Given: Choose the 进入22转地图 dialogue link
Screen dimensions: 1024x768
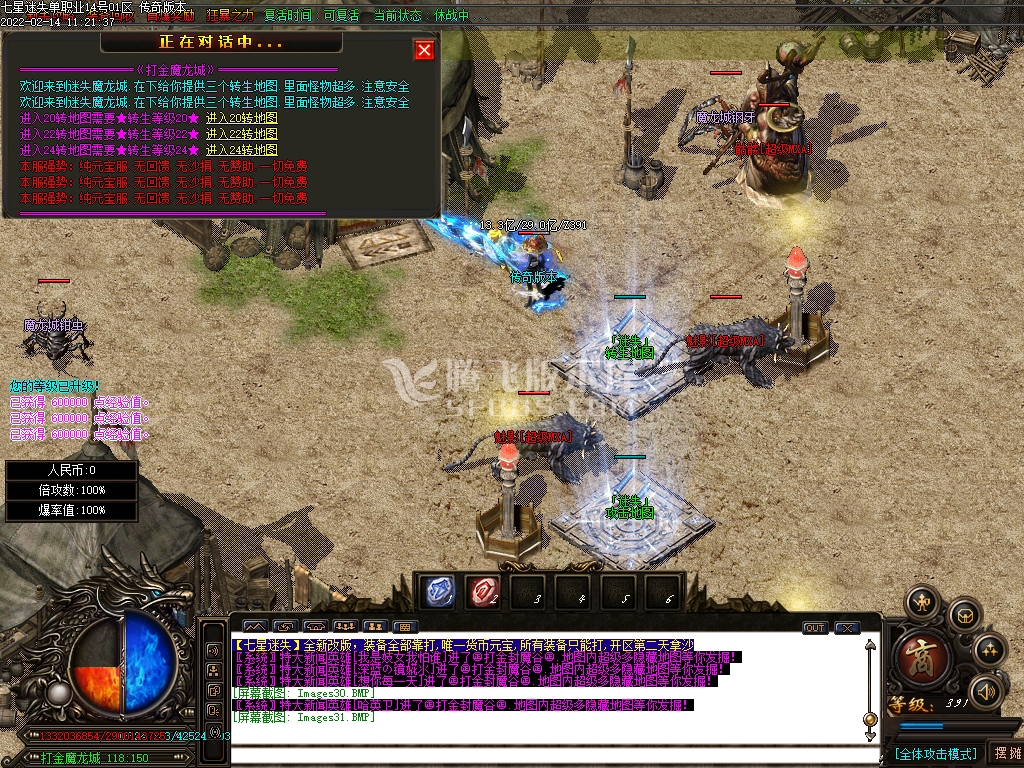Looking at the screenshot, I should [242, 134].
